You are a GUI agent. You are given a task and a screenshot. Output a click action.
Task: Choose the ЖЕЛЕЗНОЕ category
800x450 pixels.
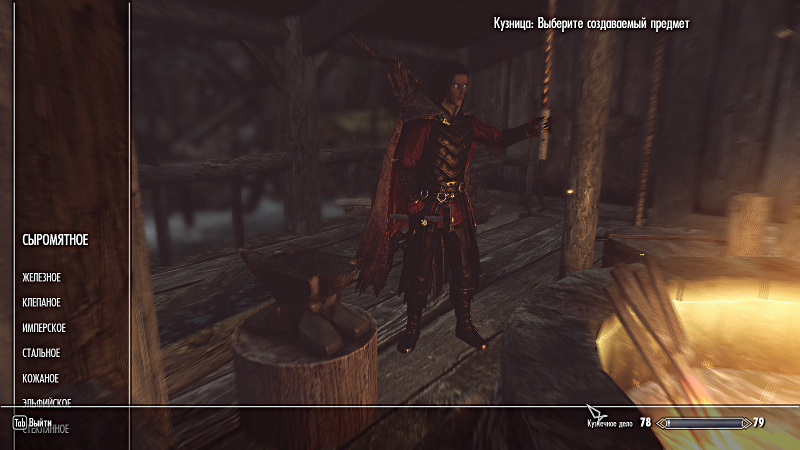(x=42, y=277)
